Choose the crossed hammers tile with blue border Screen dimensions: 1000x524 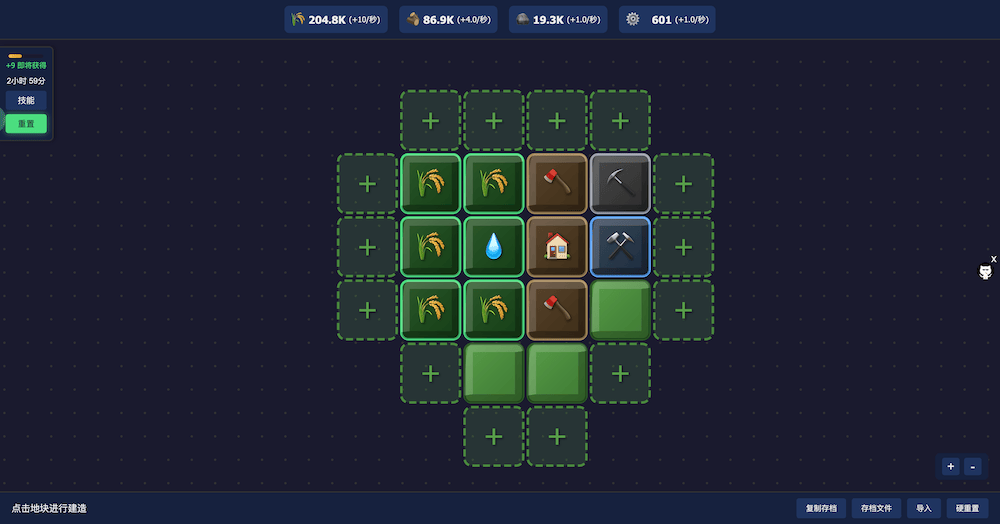pyautogui.click(x=620, y=246)
